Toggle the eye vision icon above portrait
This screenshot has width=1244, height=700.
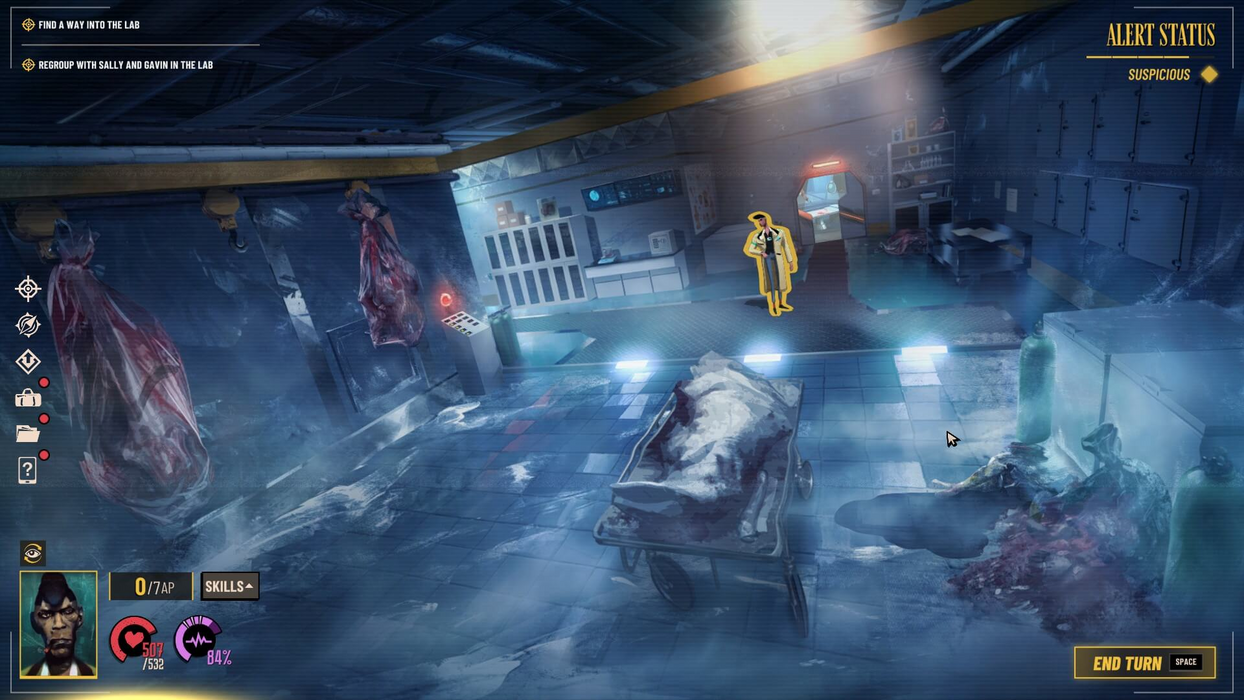[33, 553]
